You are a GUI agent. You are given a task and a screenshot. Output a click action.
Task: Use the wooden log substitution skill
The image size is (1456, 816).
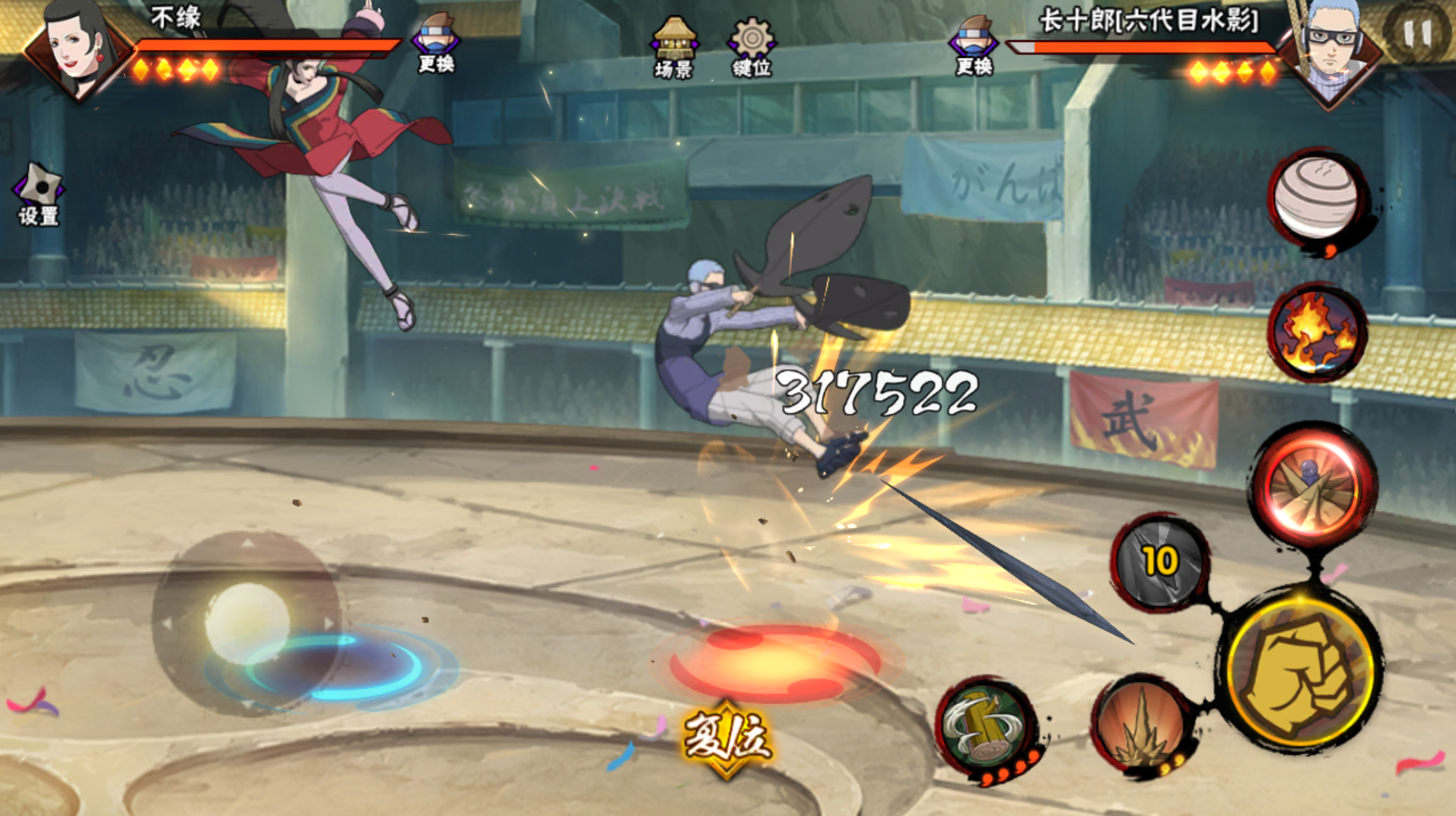coord(985,726)
